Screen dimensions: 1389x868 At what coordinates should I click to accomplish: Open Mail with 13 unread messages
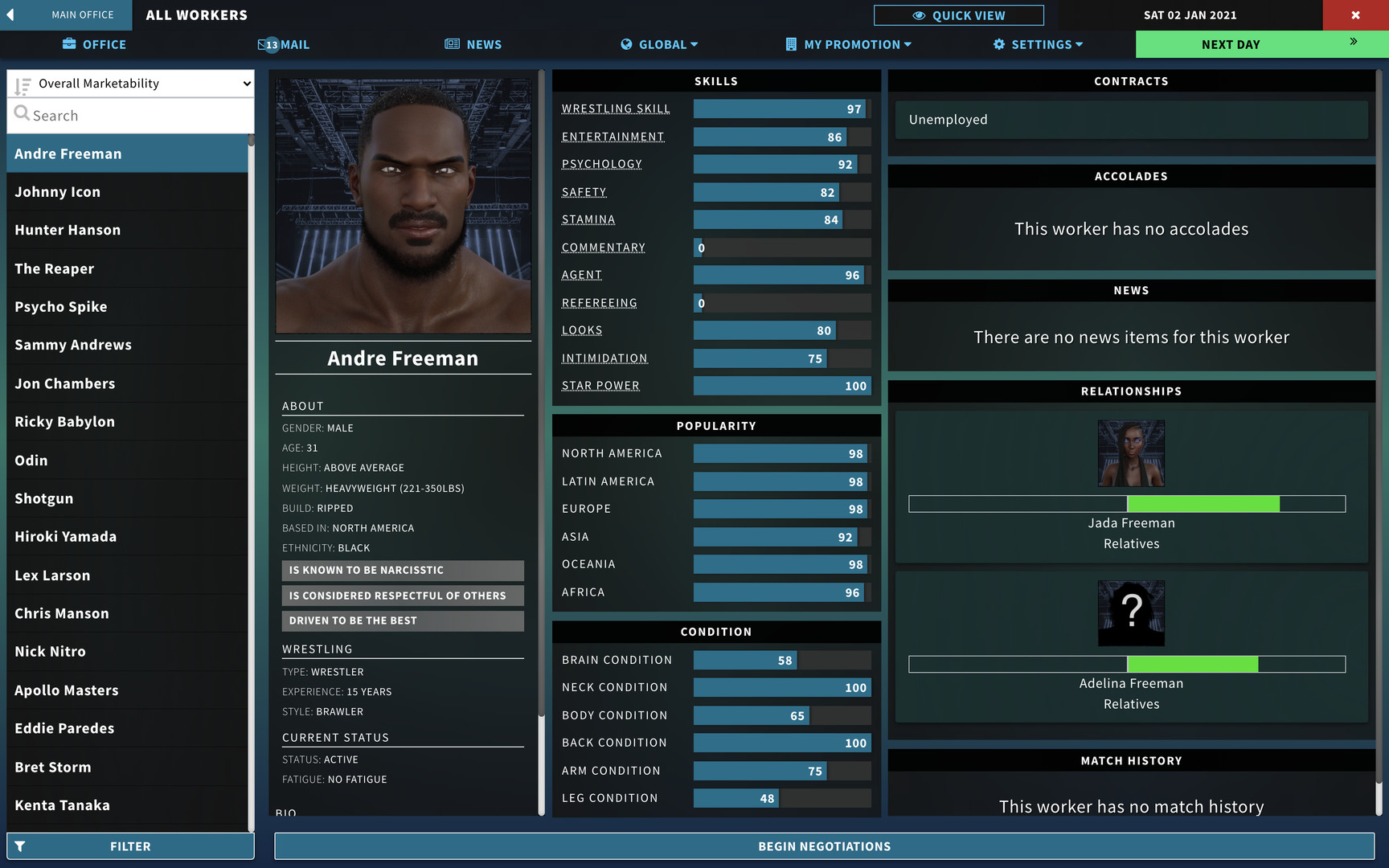(x=283, y=44)
